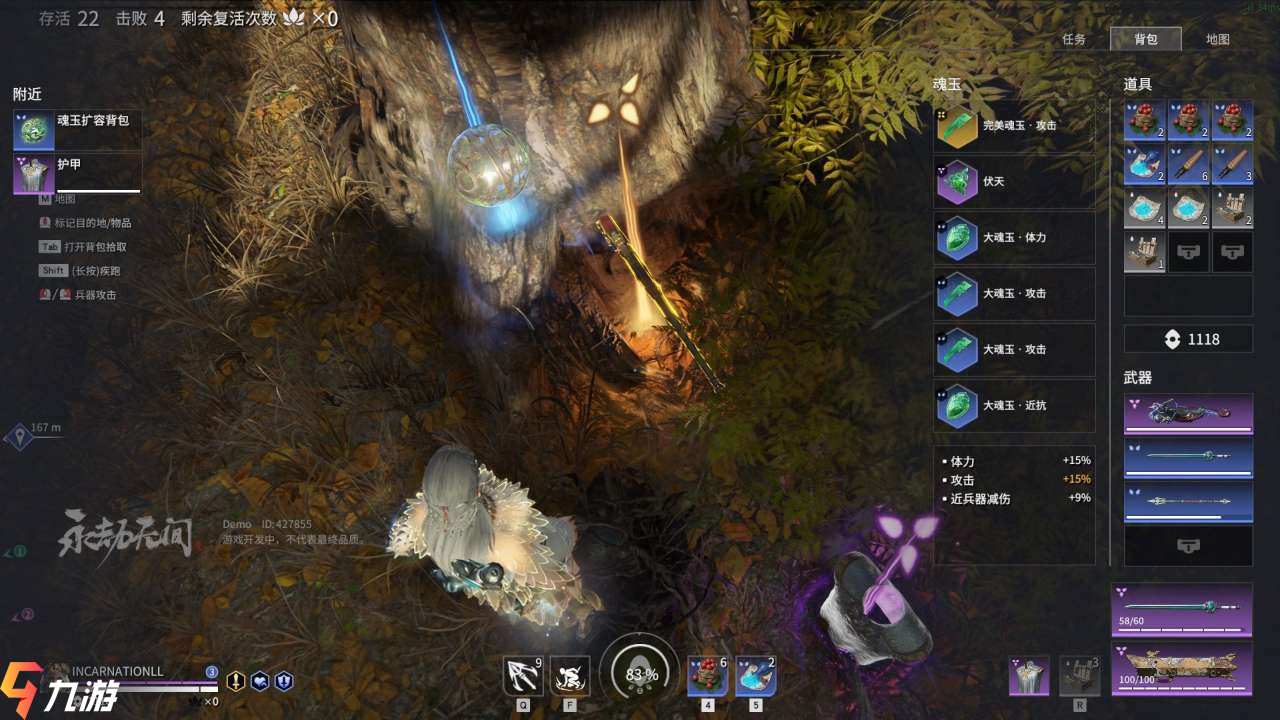
Task: Select the single repair kit stack of 1
Action: pyautogui.click(x=1144, y=253)
